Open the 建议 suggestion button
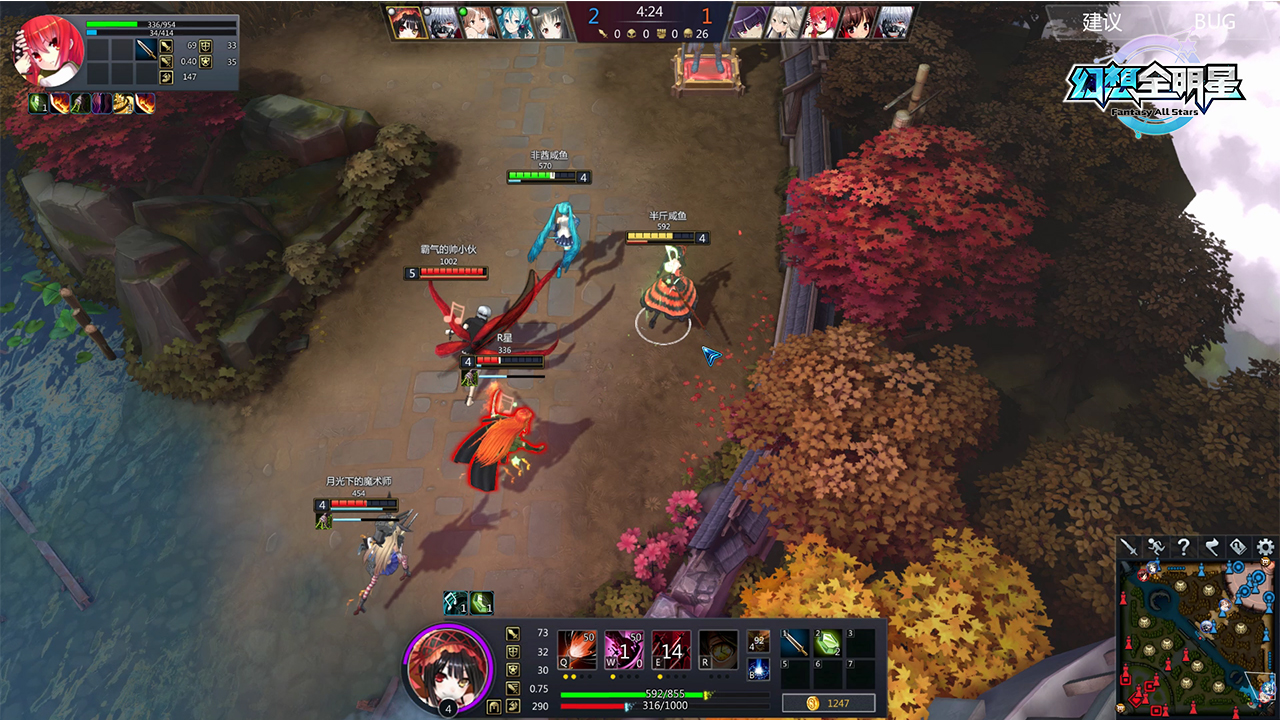Image resolution: width=1280 pixels, height=720 pixels. click(1102, 22)
